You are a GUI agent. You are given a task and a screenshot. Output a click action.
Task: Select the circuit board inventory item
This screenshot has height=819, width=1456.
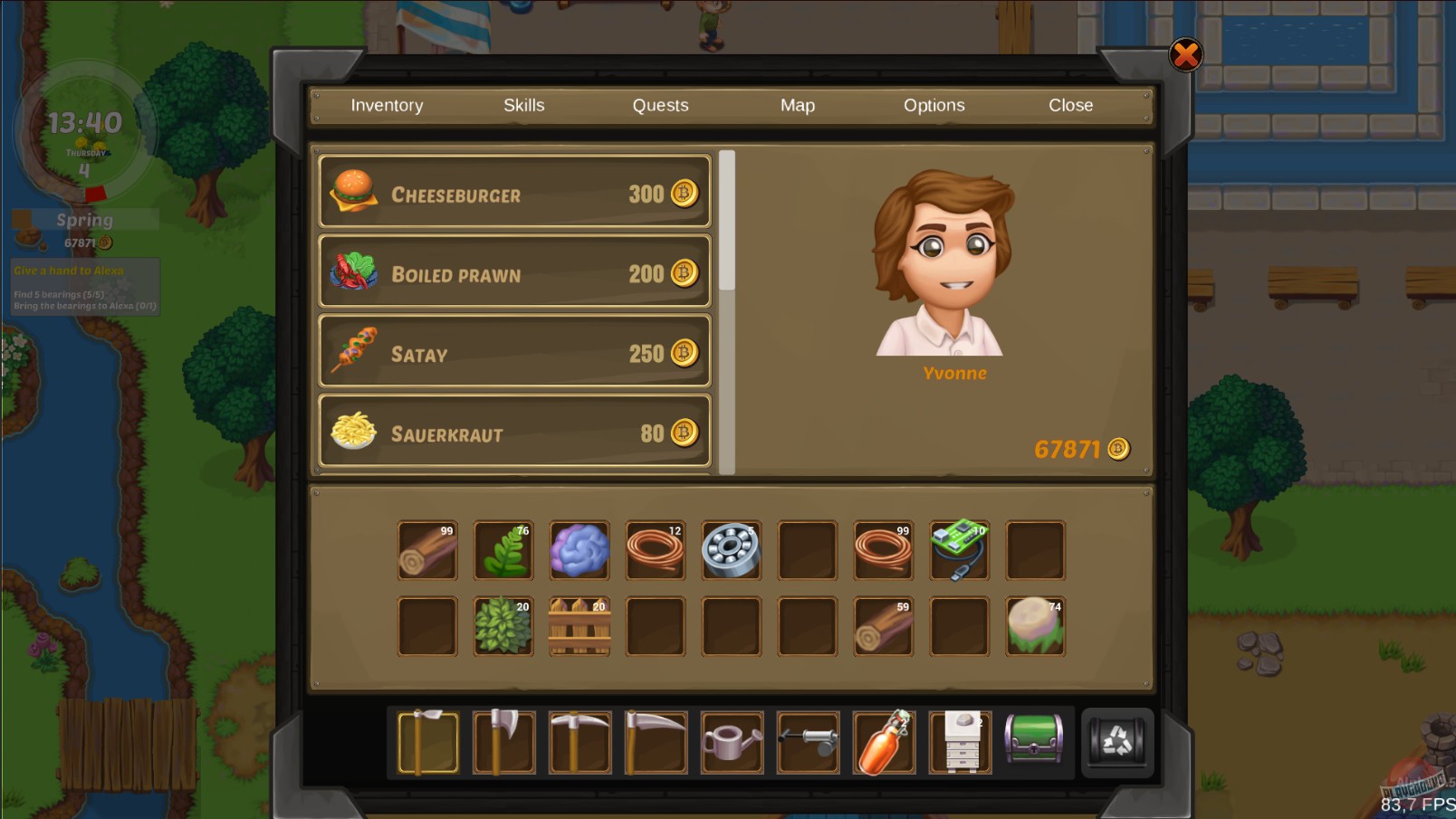coord(960,548)
